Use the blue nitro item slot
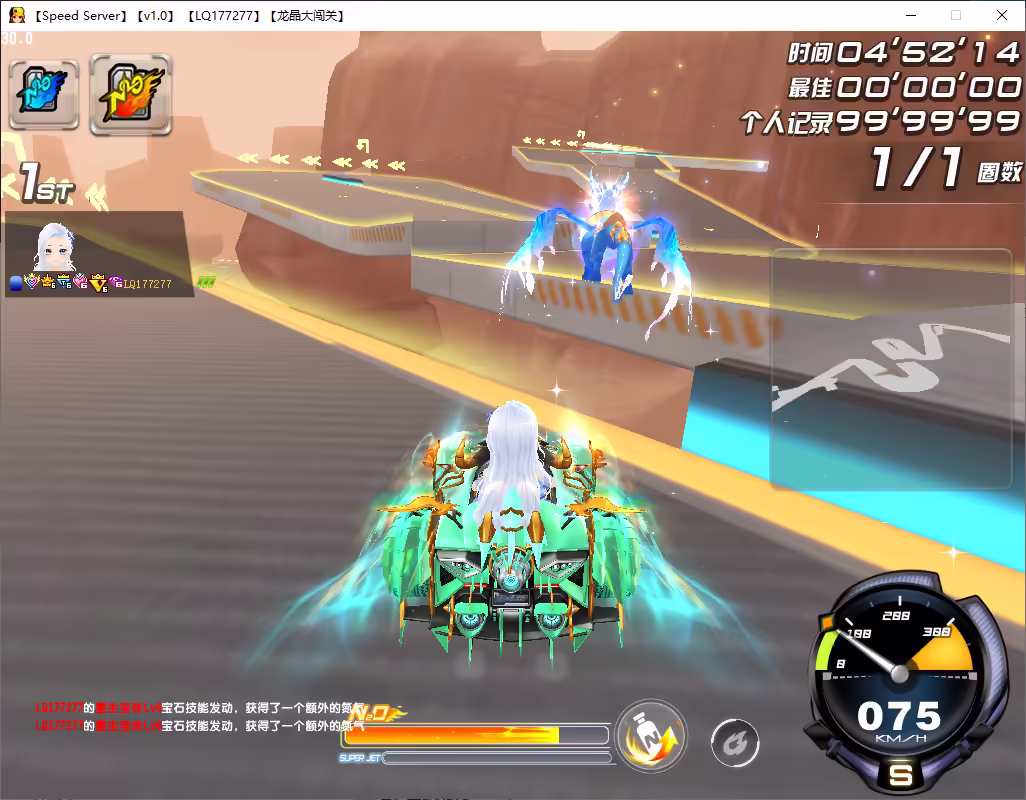Viewport: 1026px width, 800px height. pos(44,94)
